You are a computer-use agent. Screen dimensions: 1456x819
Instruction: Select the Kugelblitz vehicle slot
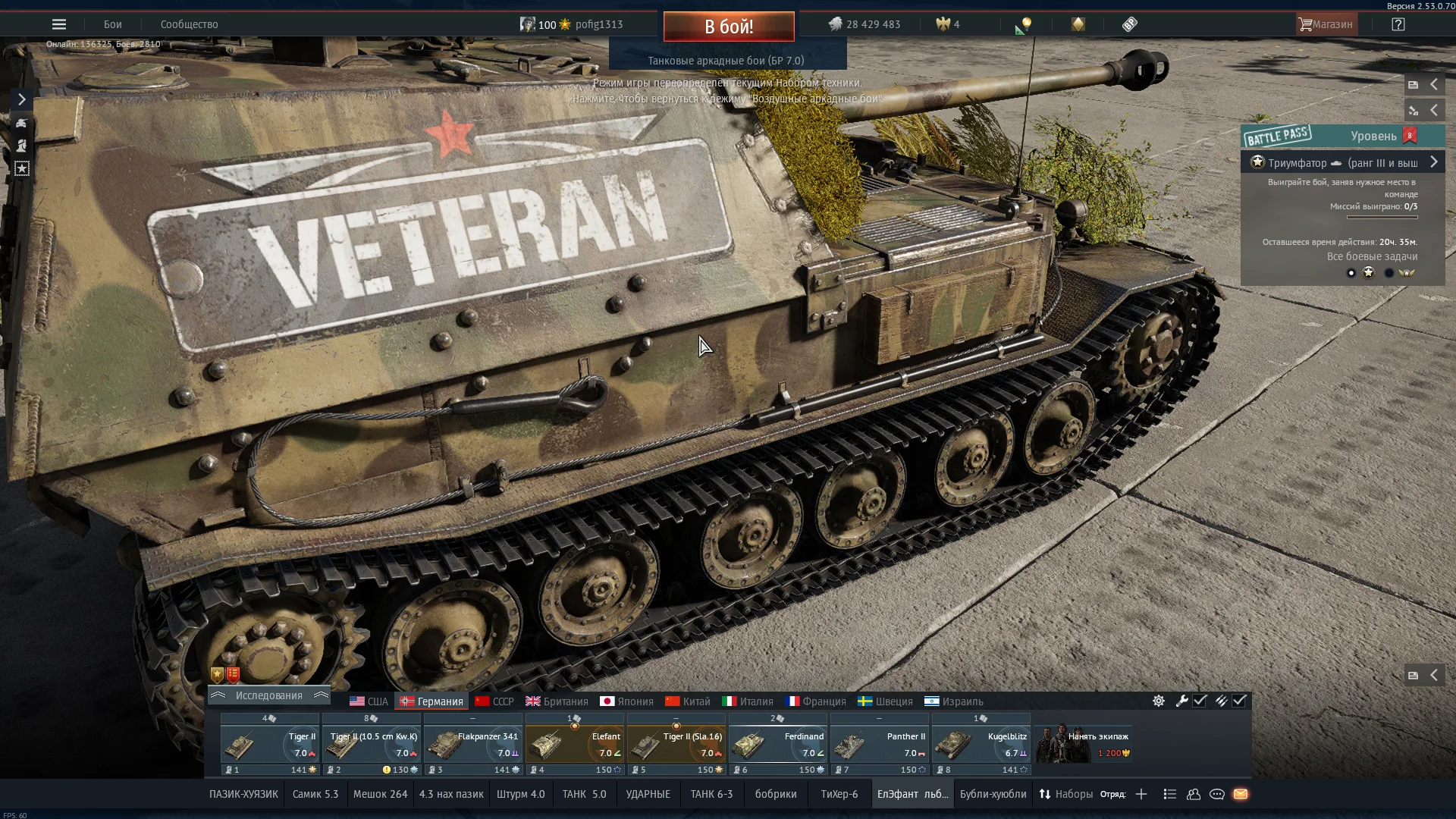click(981, 745)
